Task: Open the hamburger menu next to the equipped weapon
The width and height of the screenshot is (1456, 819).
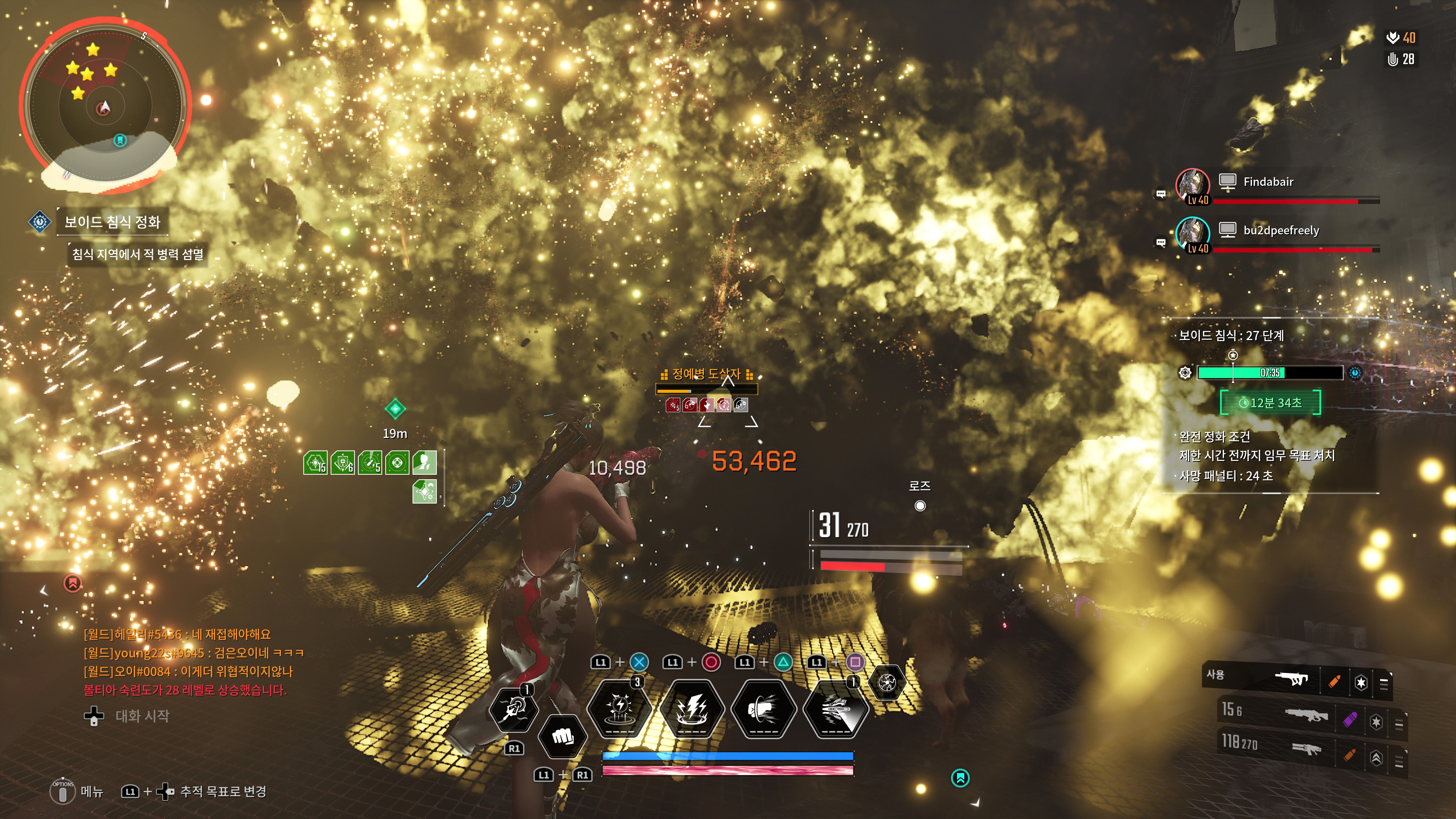Action: [1384, 684]
